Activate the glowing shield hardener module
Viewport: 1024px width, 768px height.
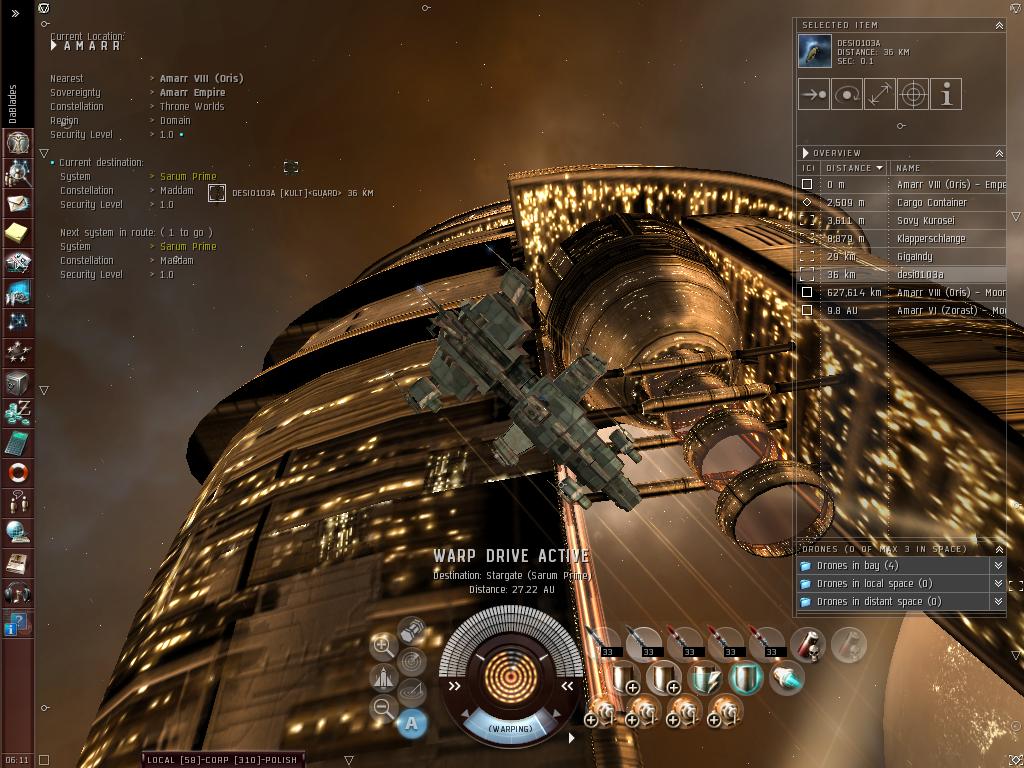point(745,679)
